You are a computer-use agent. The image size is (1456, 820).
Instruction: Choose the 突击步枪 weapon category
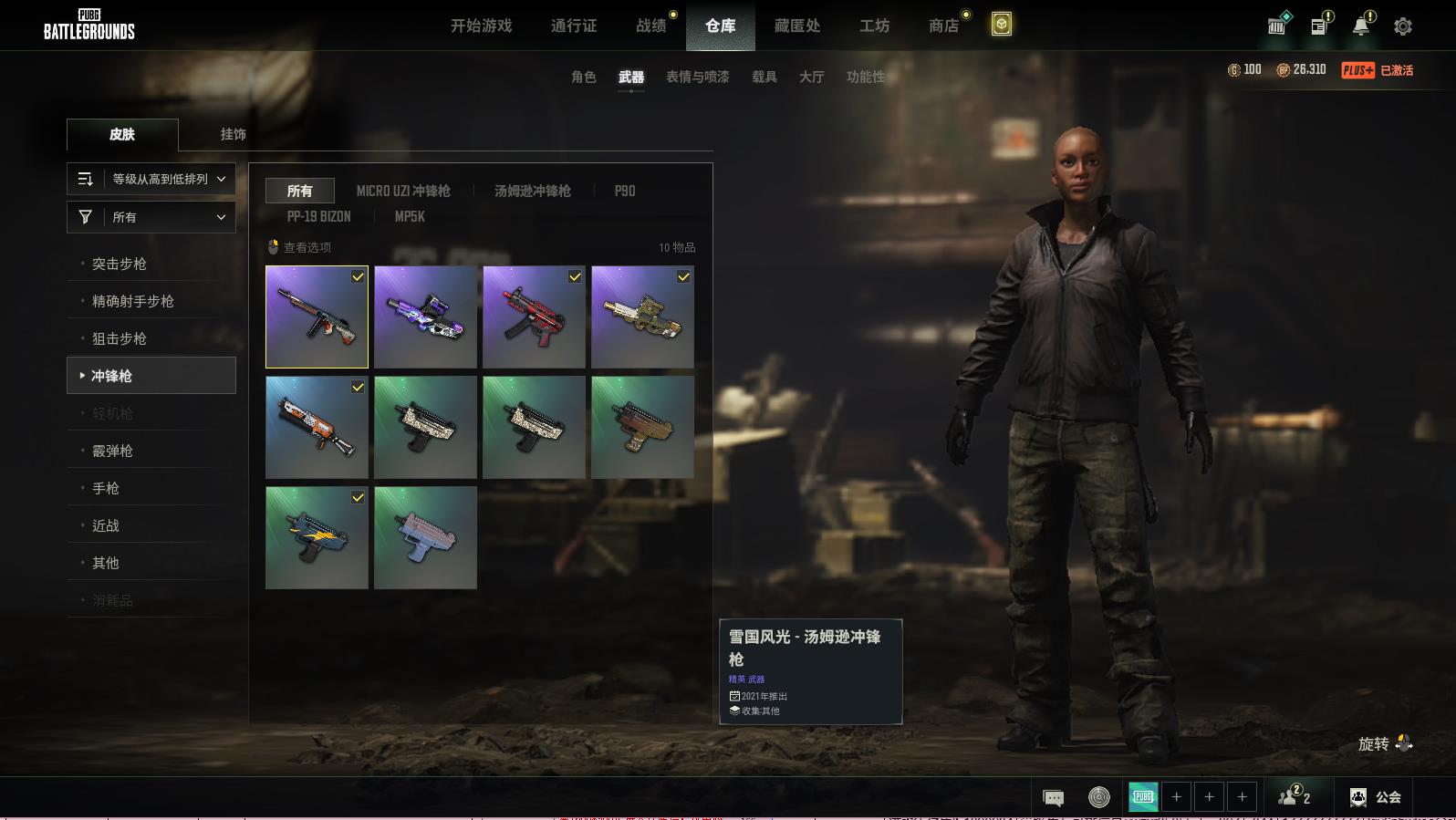[120, 264]
